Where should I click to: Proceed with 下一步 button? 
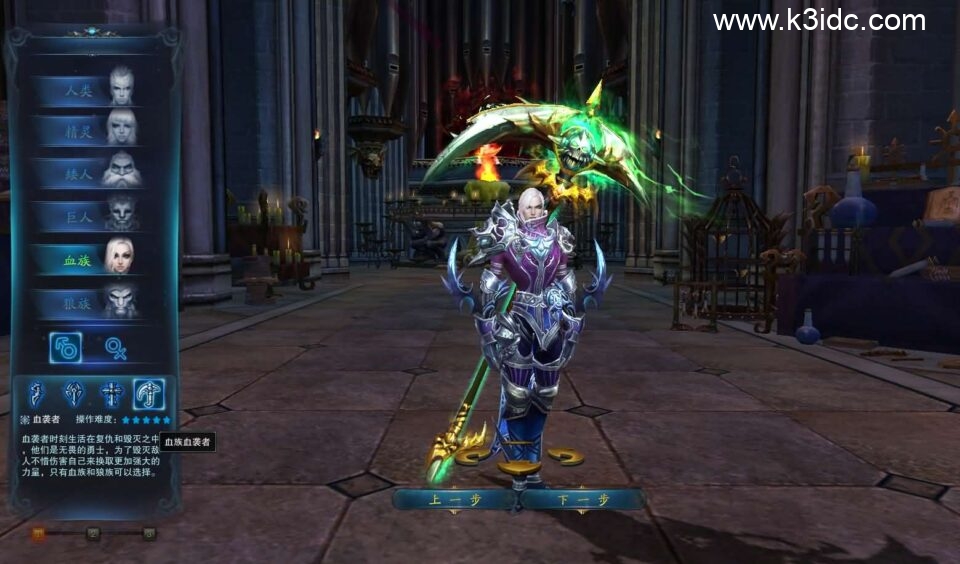pos(582,499)
